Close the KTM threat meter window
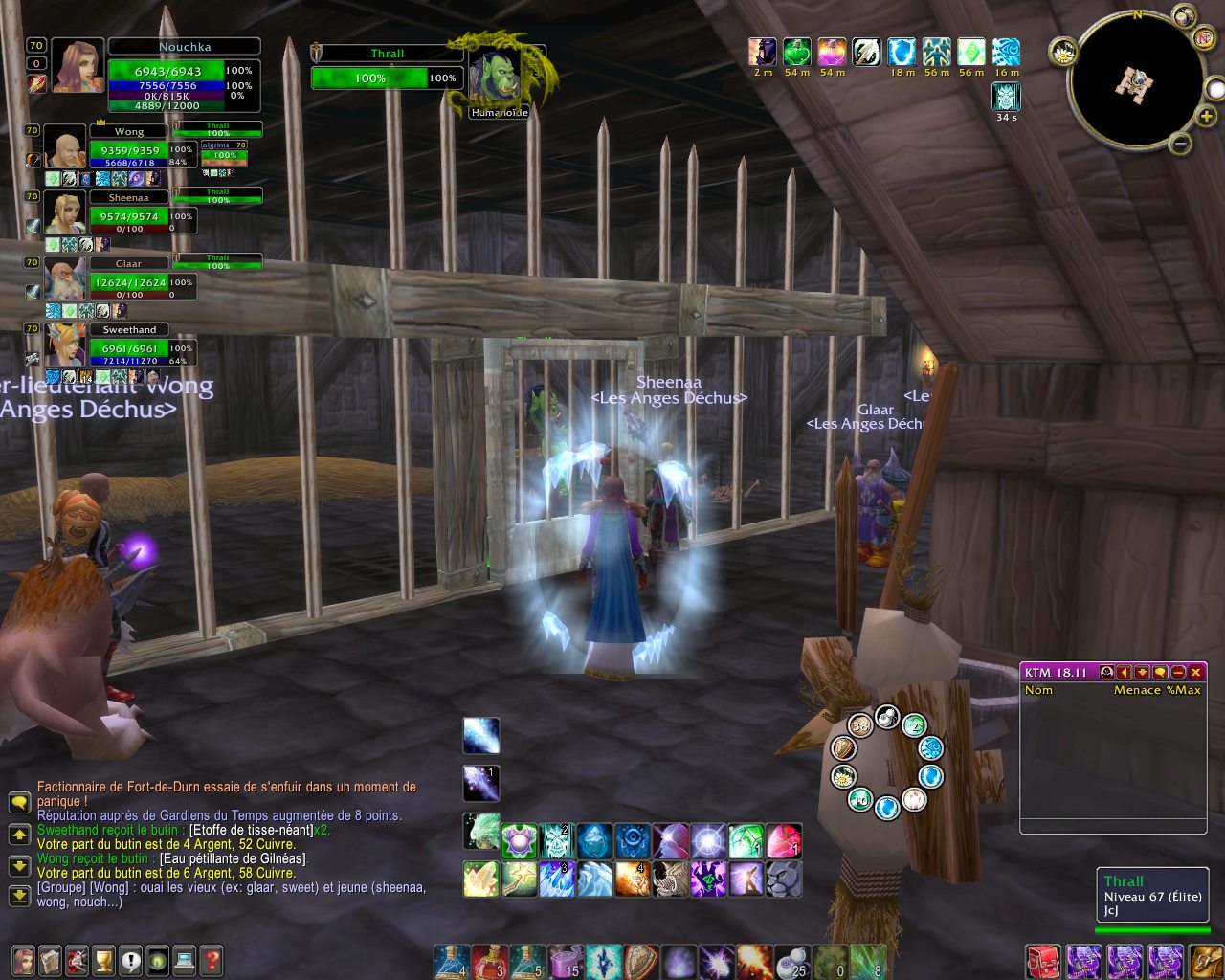Screen dimensions: 1225x980 [1195, 673]
